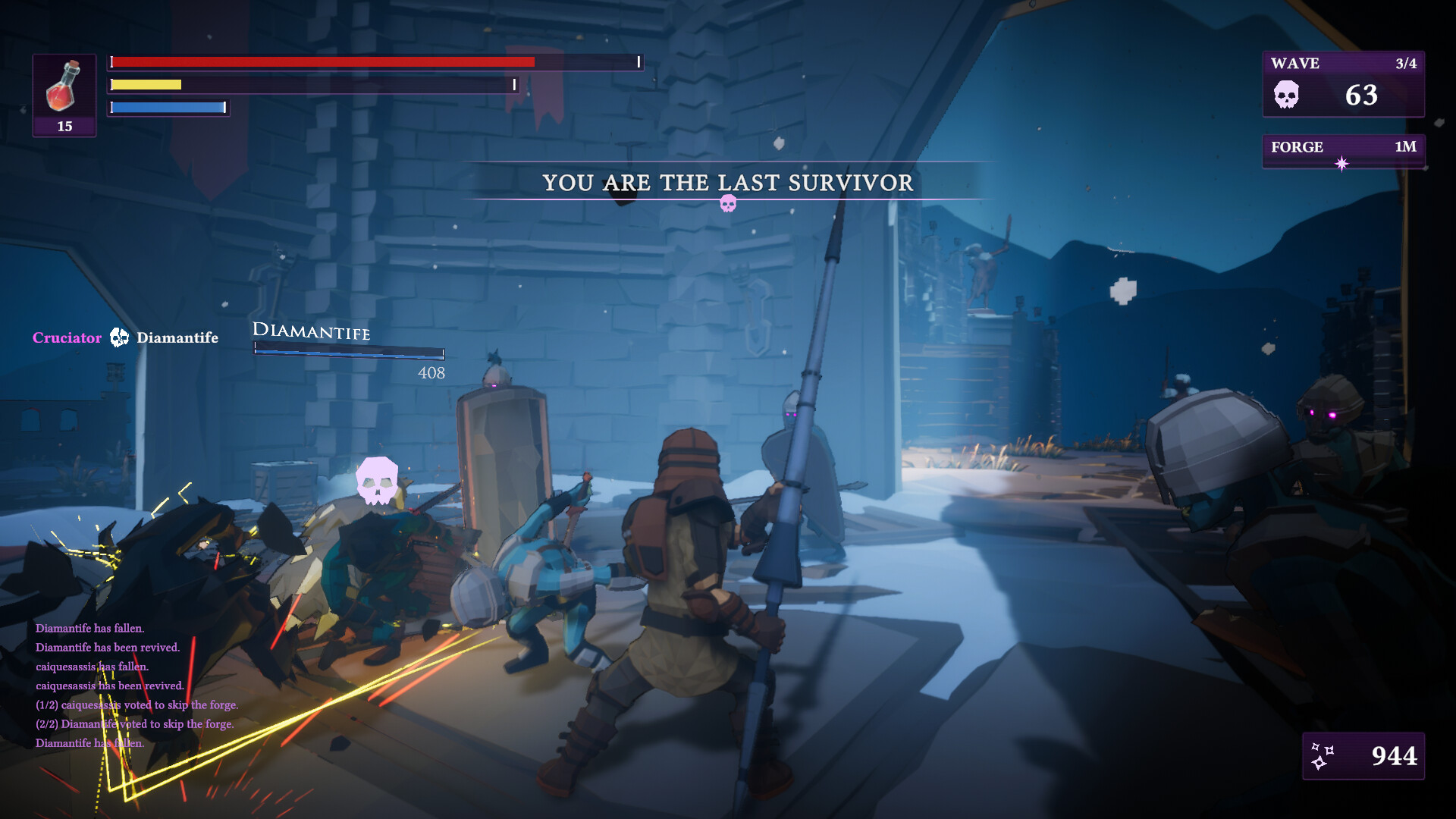This screenshot has width=1456, height=819.
Task: Select the skull icon under LAST SURVIVOR banner
Action: pos(729,203)
